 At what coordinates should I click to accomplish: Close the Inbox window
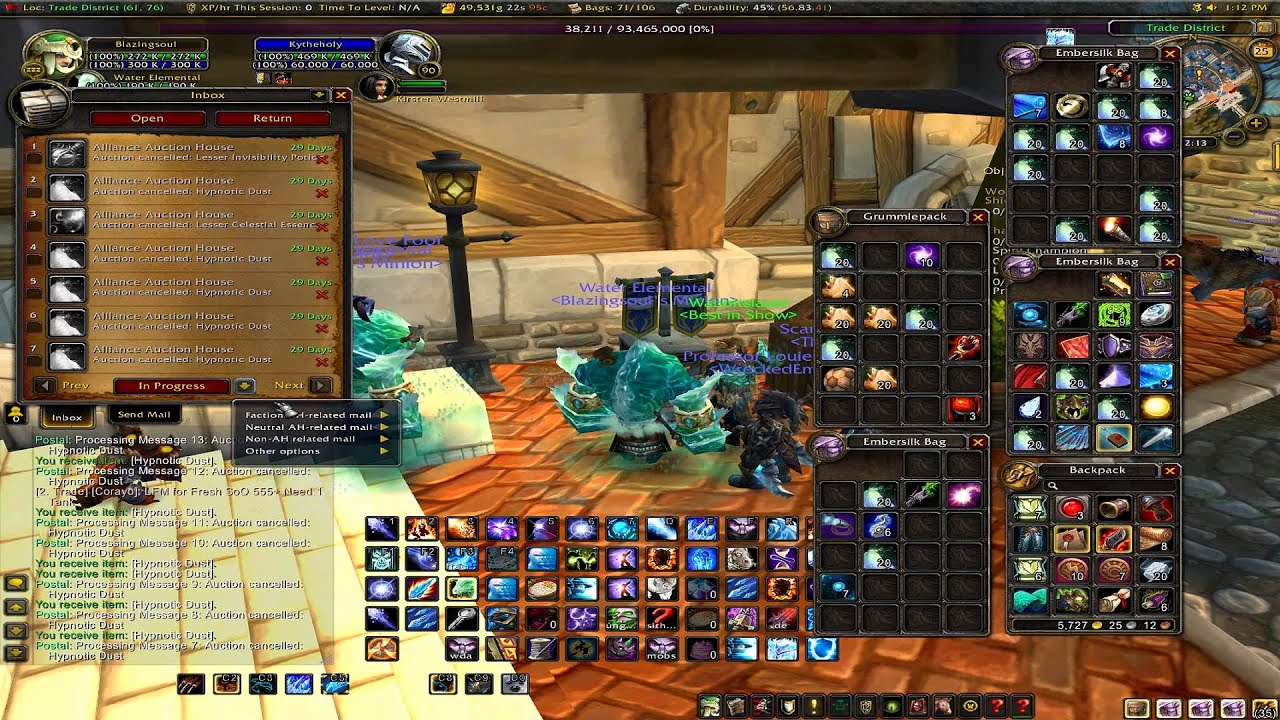[x=341, y=95]
